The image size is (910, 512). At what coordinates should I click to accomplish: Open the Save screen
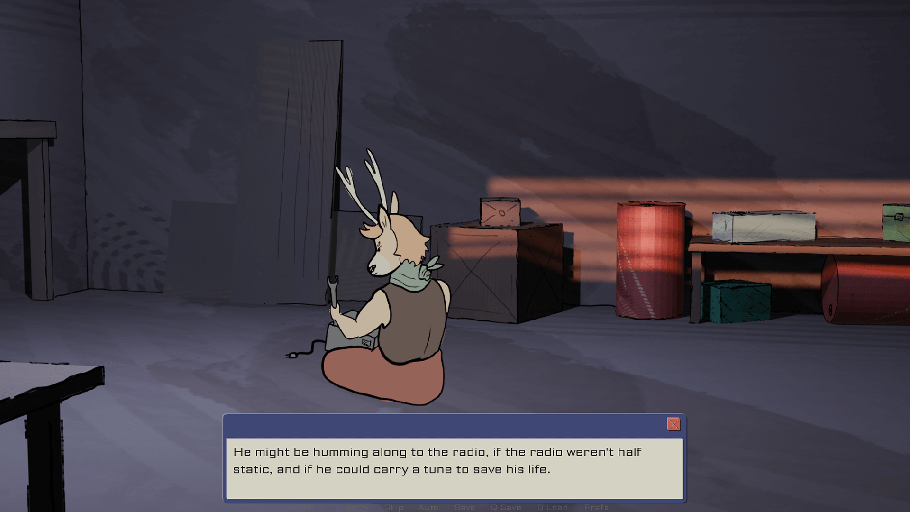pos(464,507)
